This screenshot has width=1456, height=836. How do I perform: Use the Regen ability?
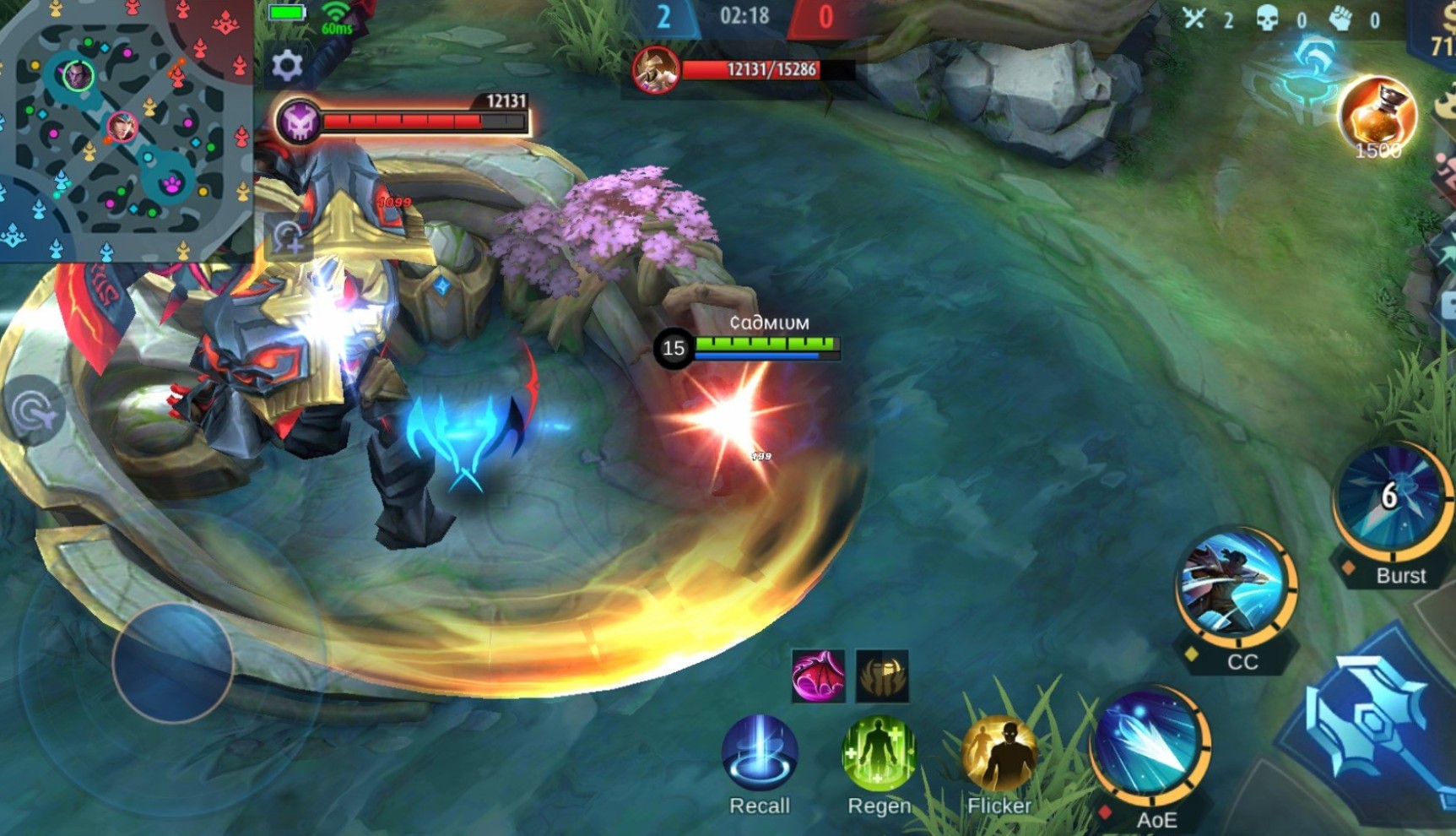coord(879,753)
